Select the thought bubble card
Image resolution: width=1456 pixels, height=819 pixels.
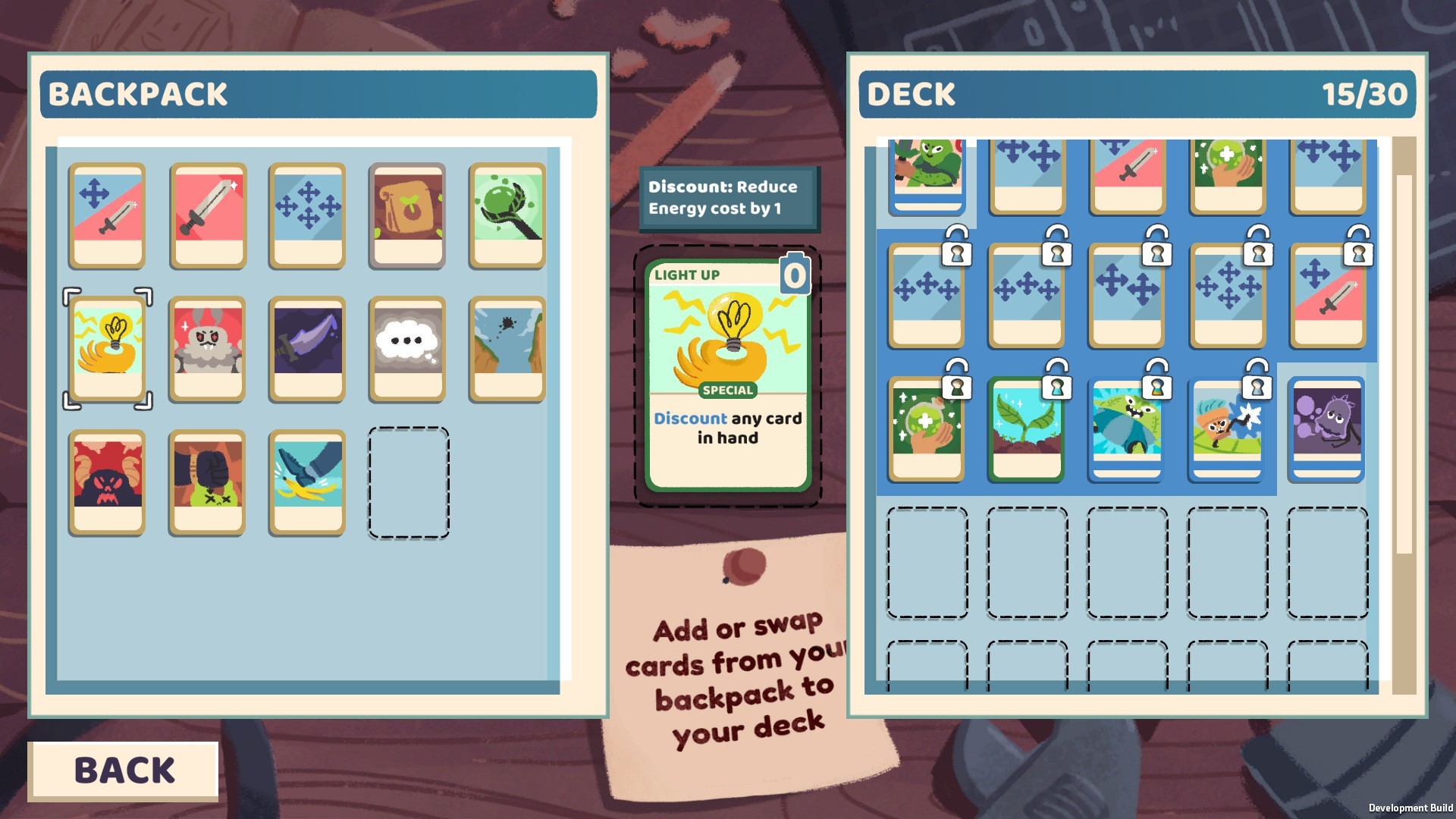tap(407, 348)
